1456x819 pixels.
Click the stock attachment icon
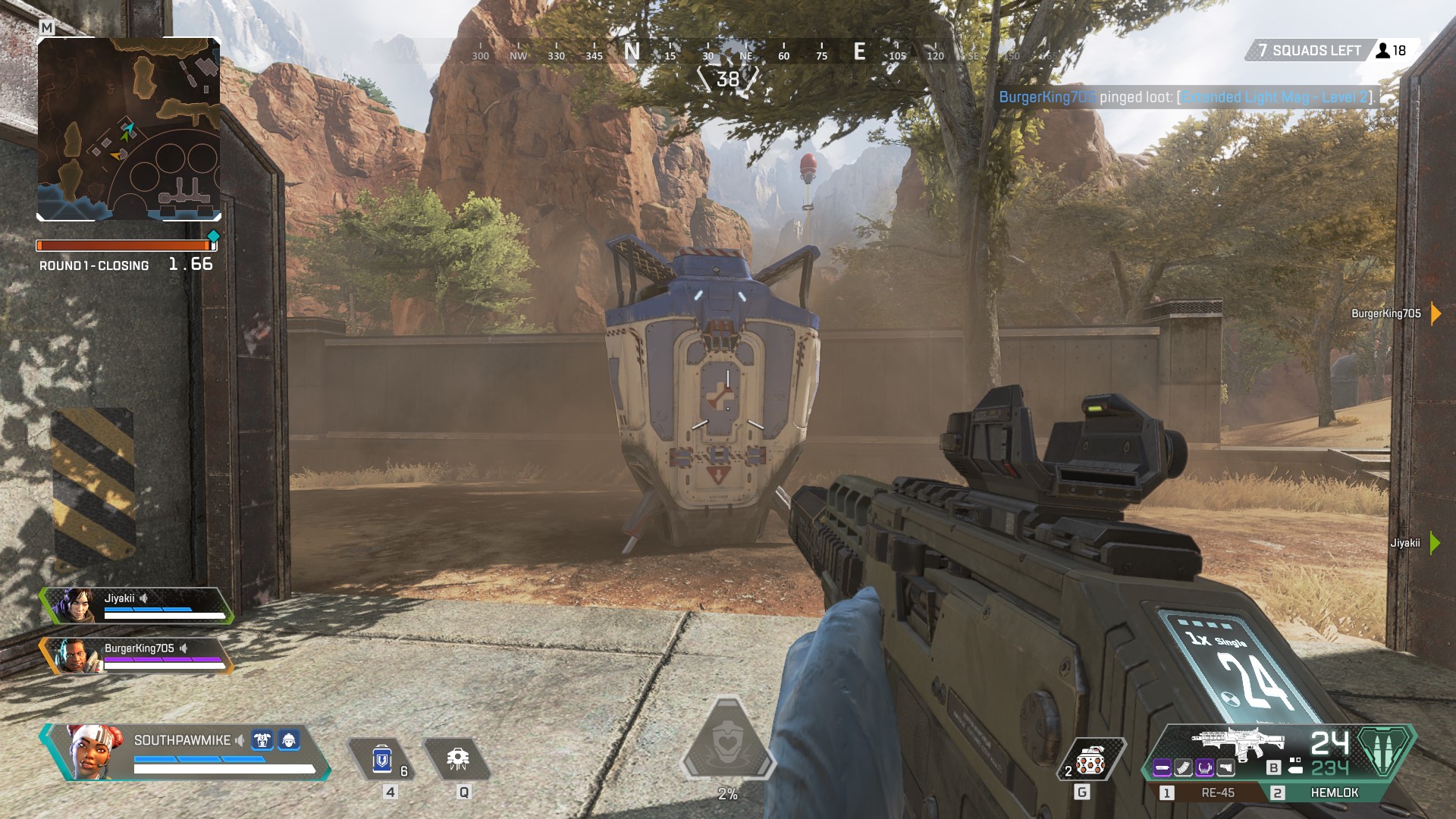pyautogui.click(x=1225, y=767)
